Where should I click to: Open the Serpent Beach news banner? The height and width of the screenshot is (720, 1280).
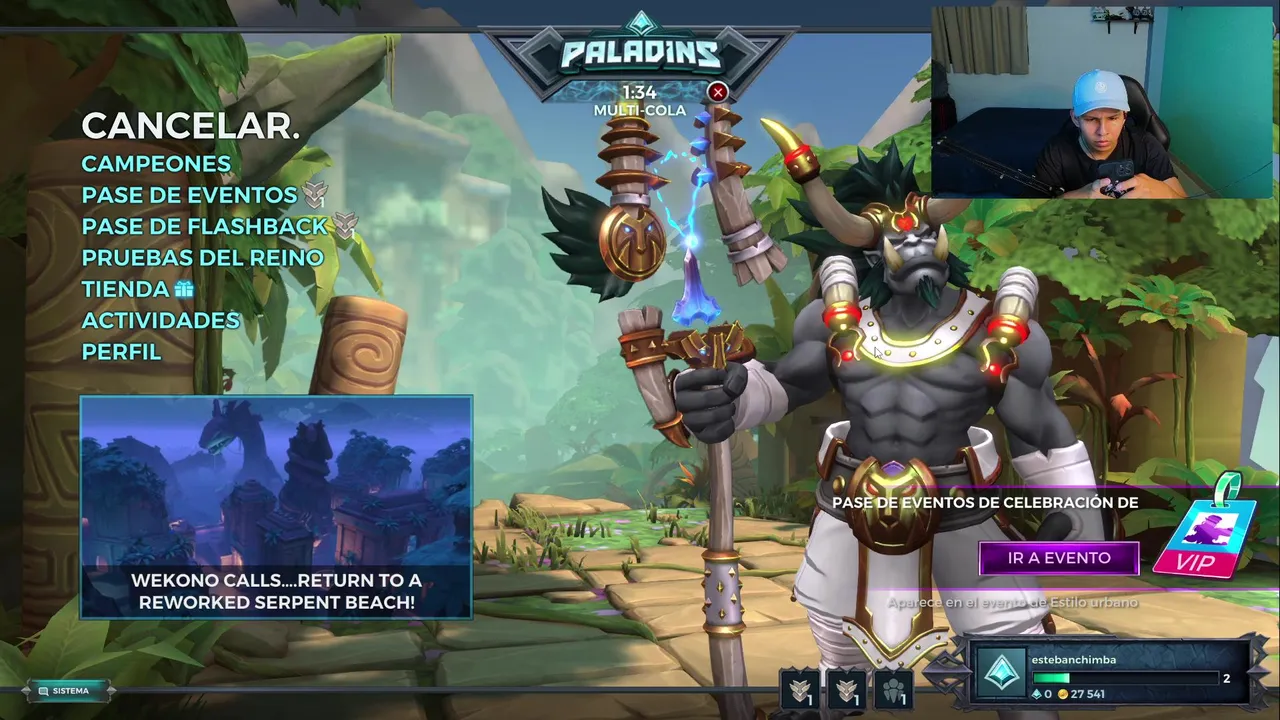[276, 507]
